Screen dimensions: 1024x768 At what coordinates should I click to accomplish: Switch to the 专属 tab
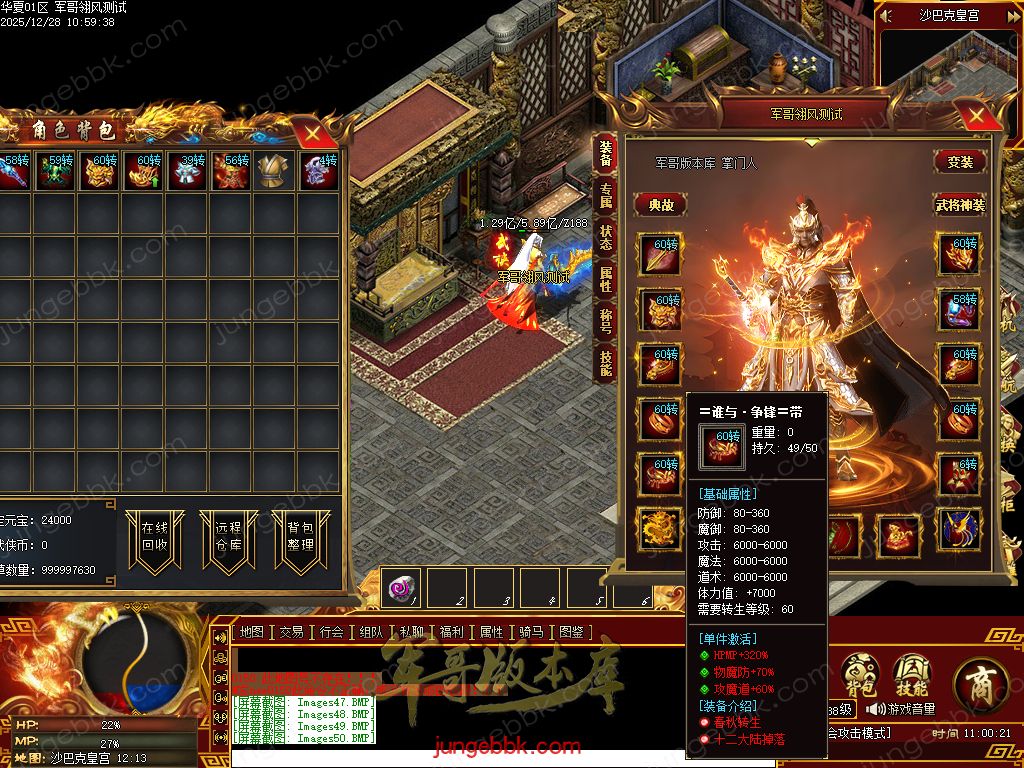(606, 194)
